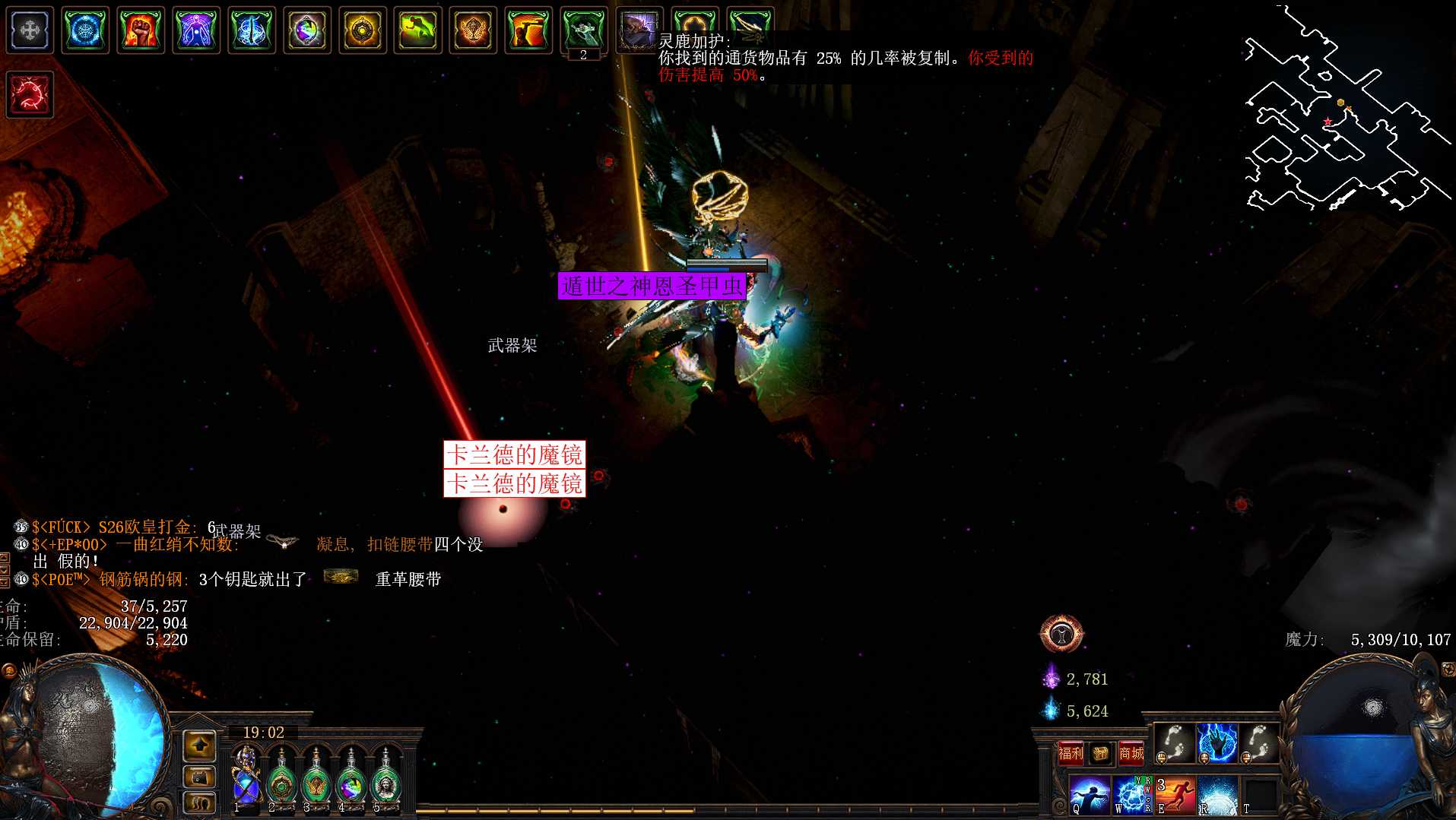This screenshot has height=820, width=1456.
Task: Click the 重革腰带 item link in chat
Action: [408, 579]
